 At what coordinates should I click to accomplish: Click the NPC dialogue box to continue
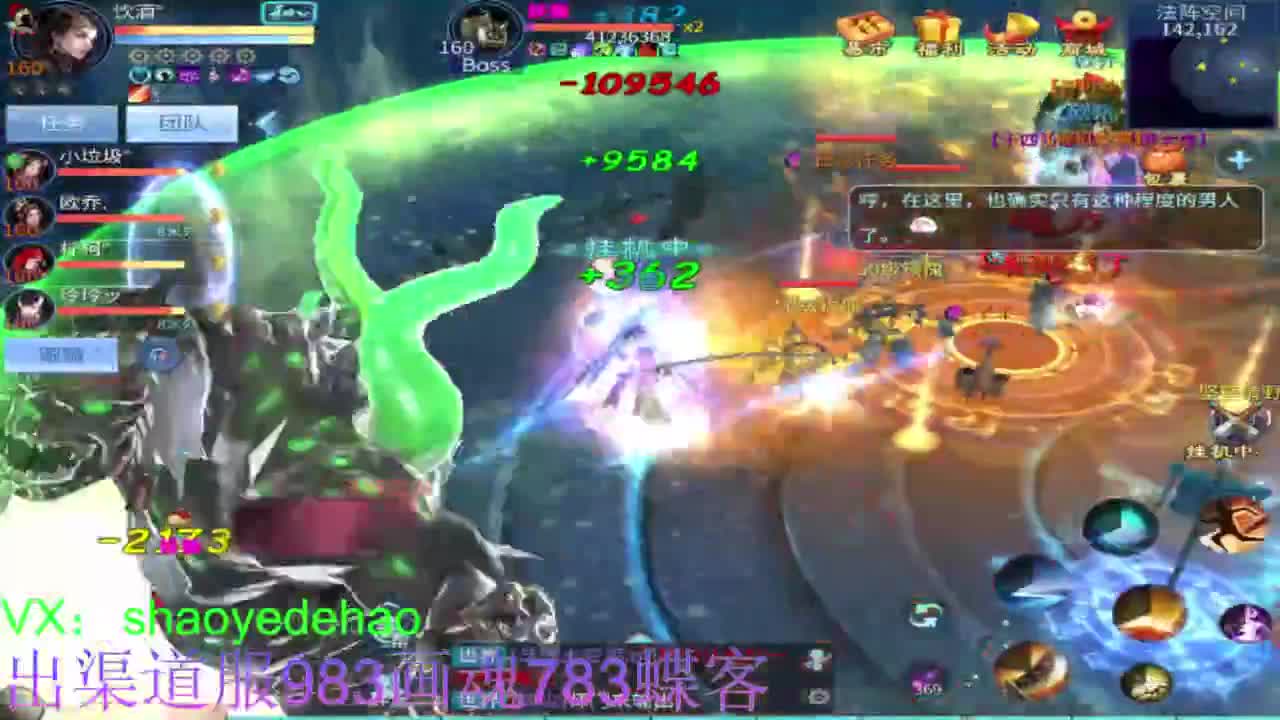(x=1050, y=220)
